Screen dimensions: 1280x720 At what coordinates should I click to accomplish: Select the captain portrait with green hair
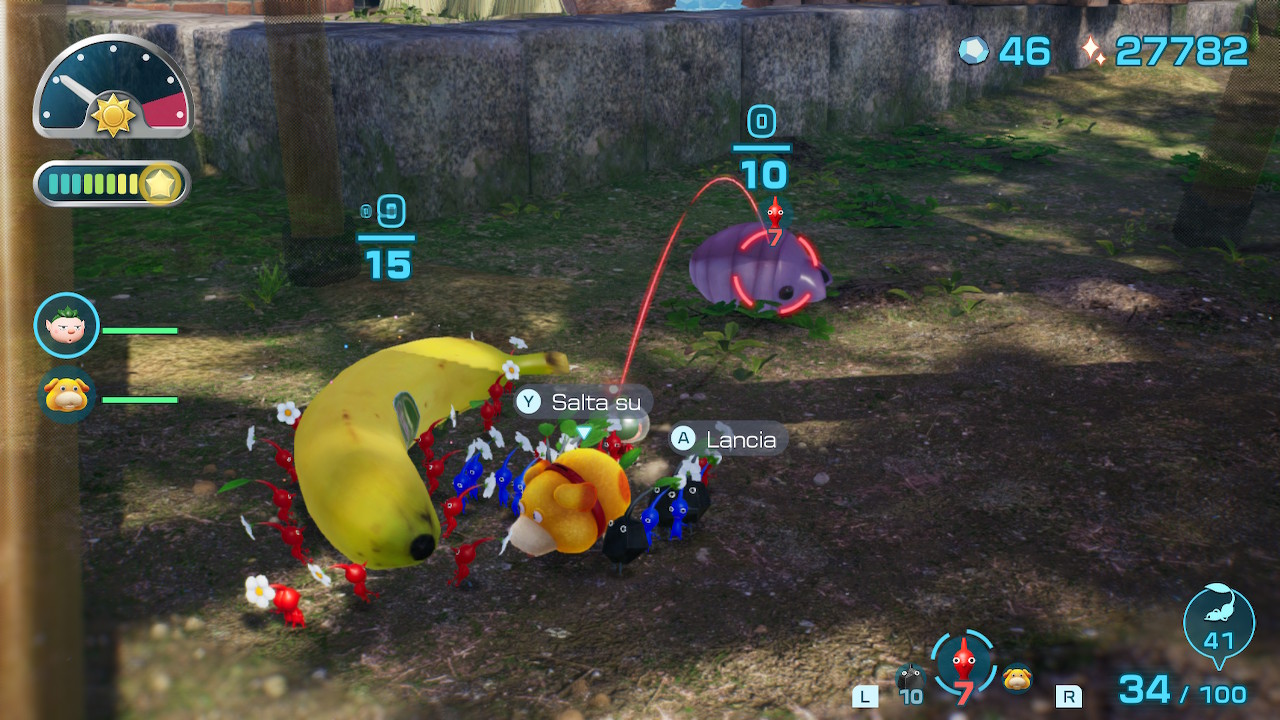(x=67, y=326)
